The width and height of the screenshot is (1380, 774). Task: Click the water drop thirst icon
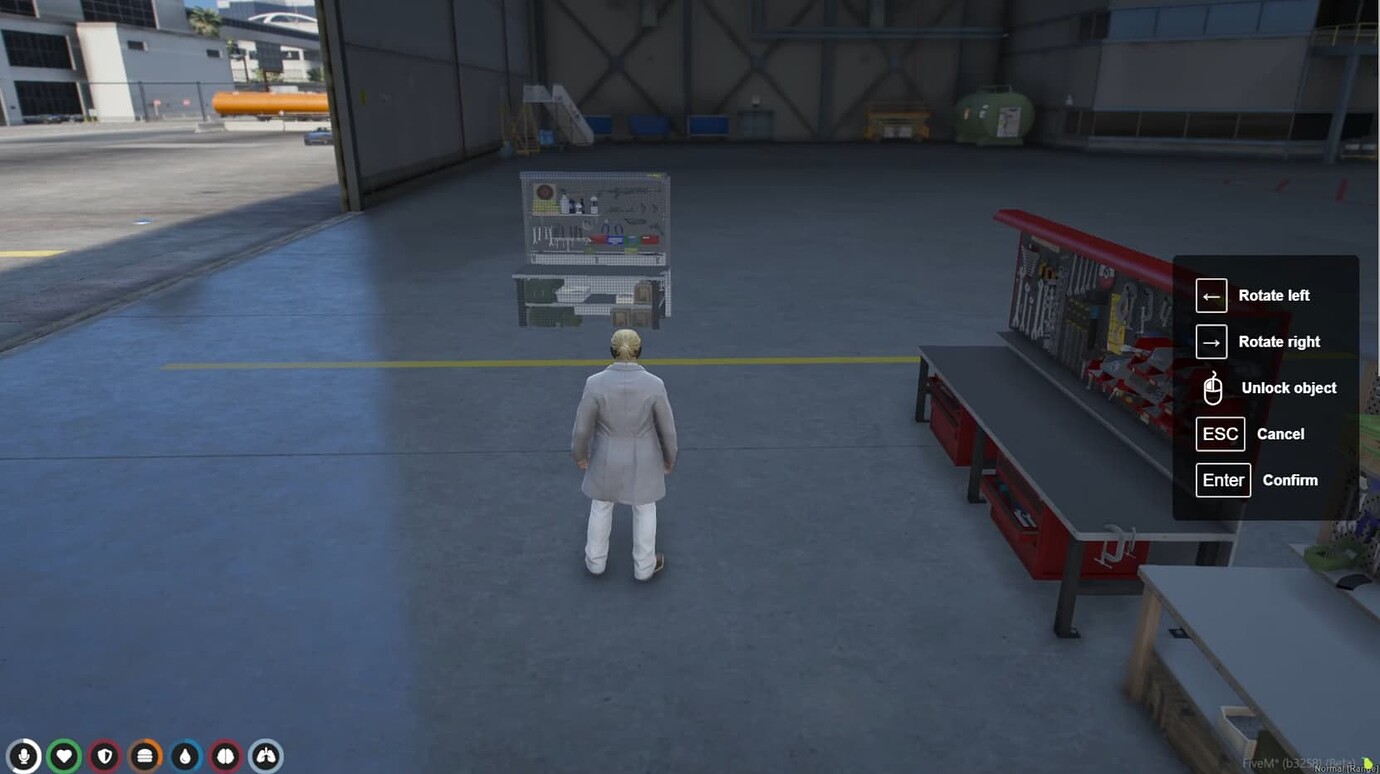click(185, 756)
